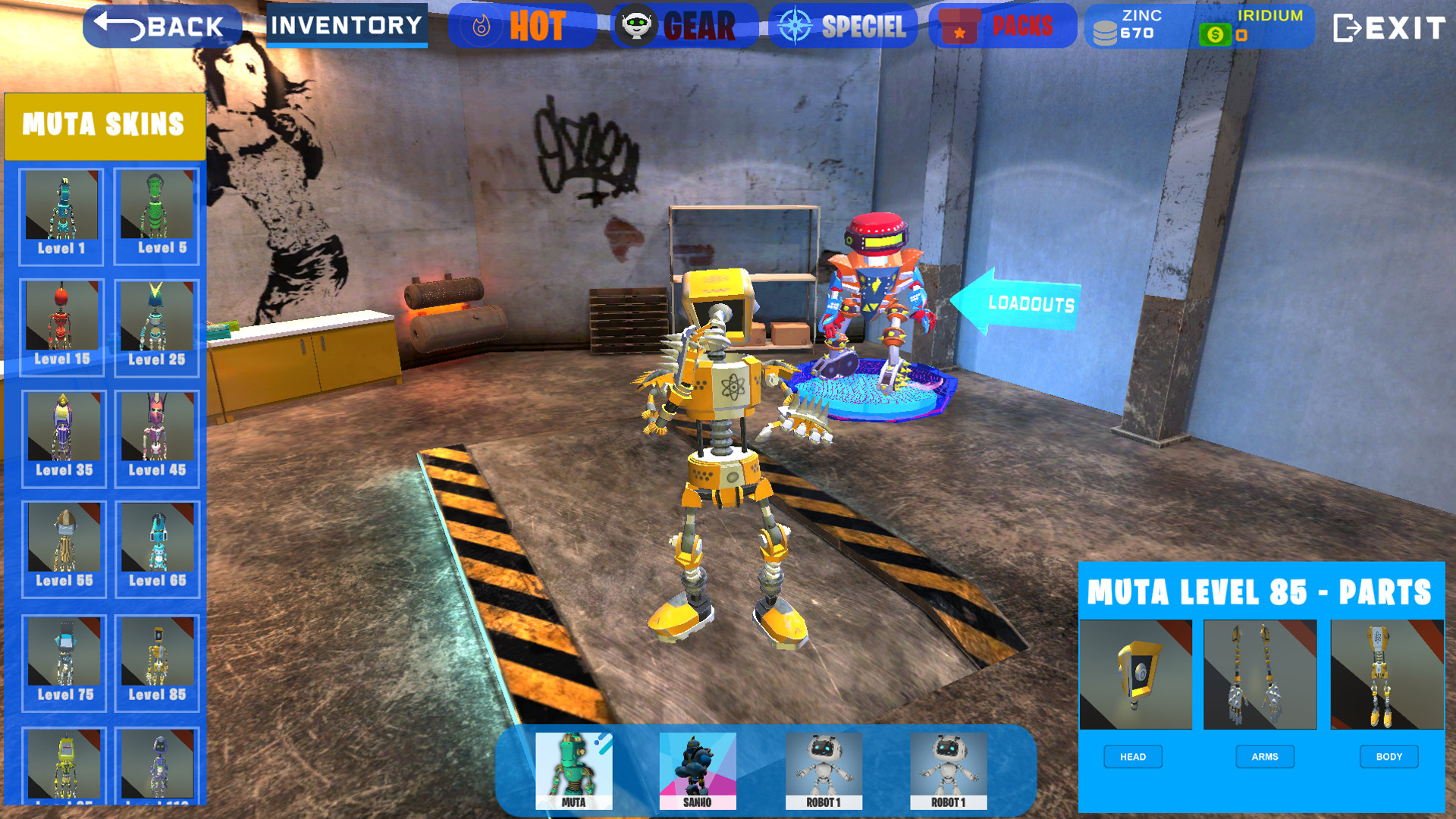1456x819 pixels.
Task: Select the Level 85 Muta skin
Action: coord(155,658)
